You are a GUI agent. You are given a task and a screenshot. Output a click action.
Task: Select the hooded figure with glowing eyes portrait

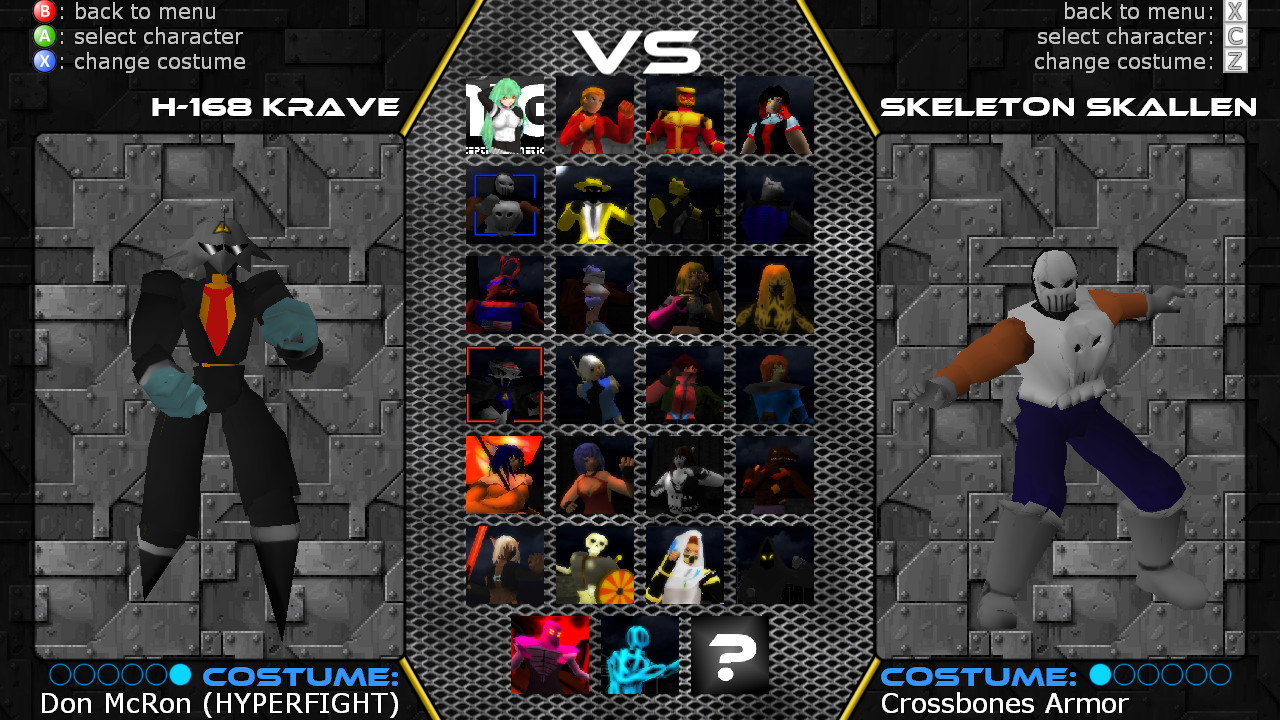tap(775, 565)
